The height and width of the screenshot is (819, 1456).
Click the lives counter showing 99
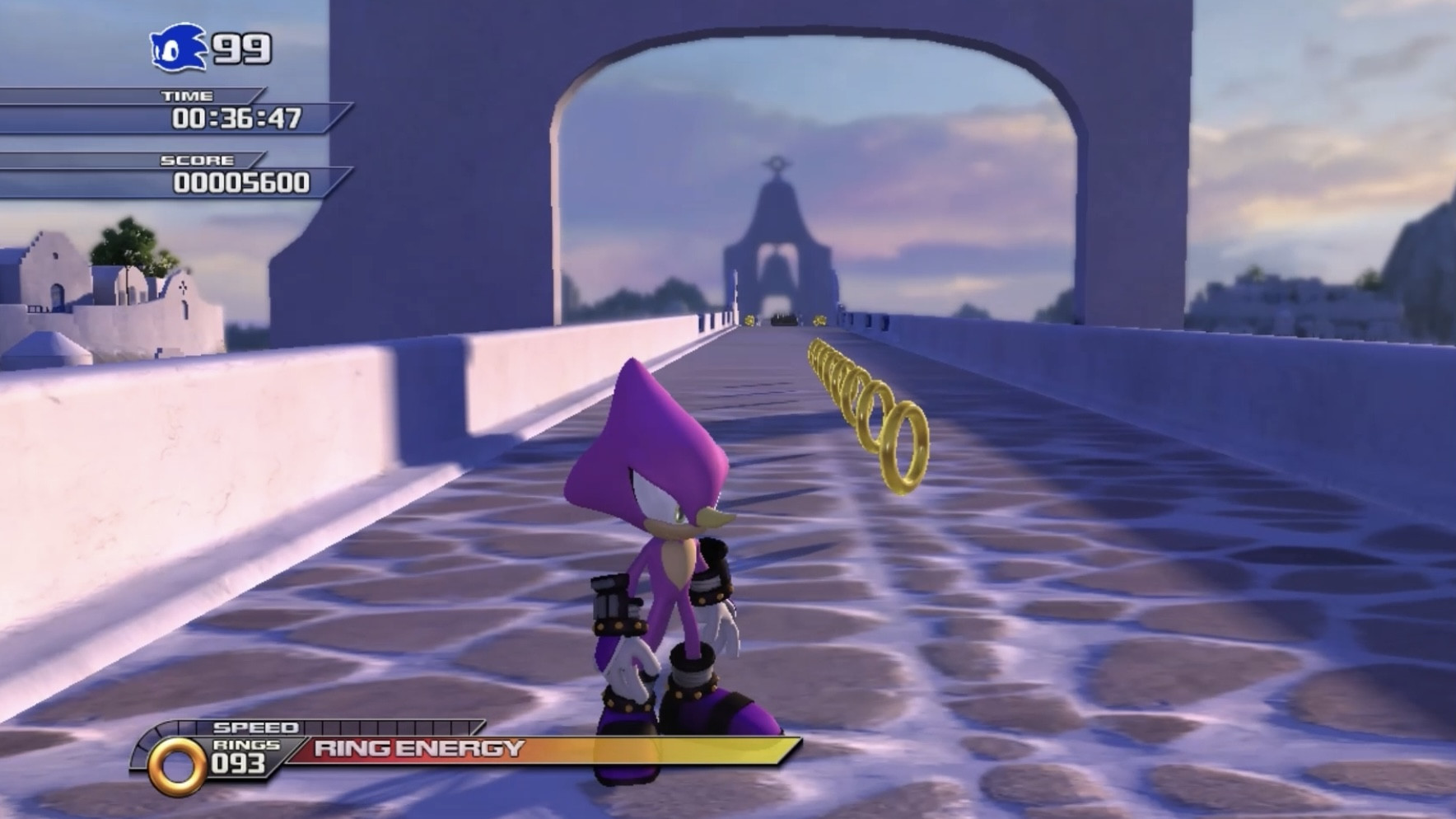(240, 48)
